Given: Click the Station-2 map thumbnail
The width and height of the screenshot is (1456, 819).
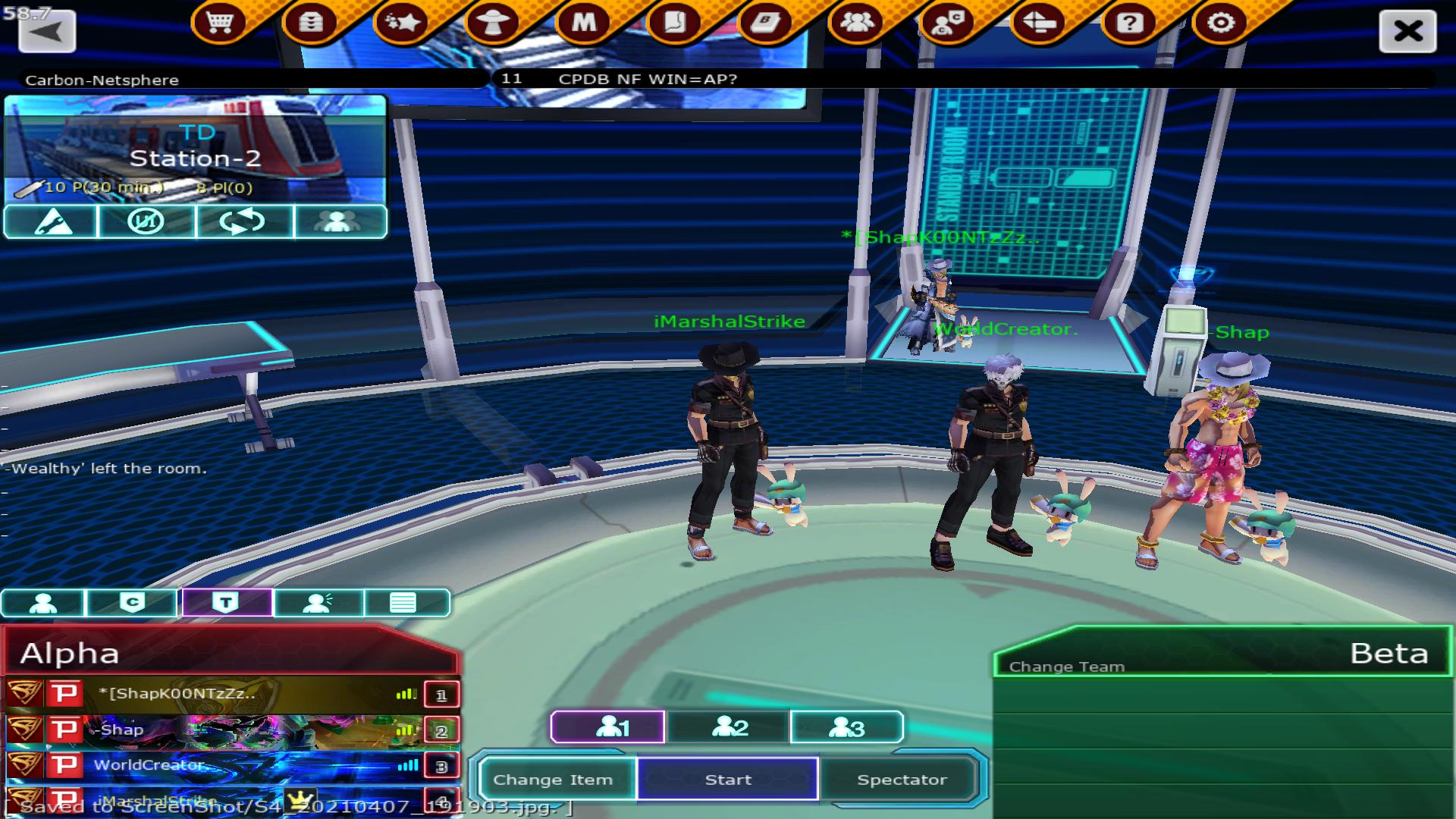Looking at the screenshot, I should tap(196, 148).
